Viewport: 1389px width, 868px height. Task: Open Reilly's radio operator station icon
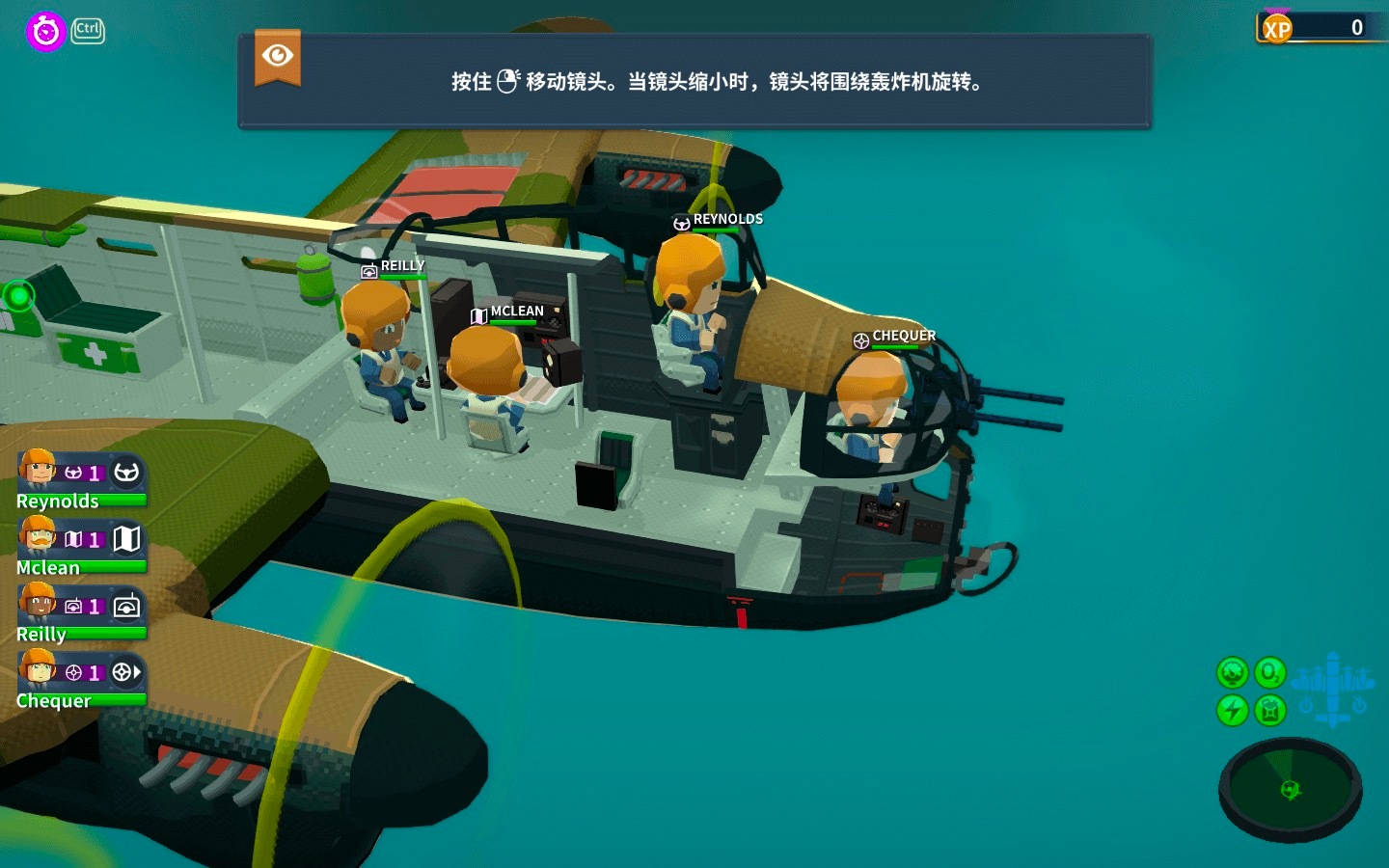click(127, 606)
